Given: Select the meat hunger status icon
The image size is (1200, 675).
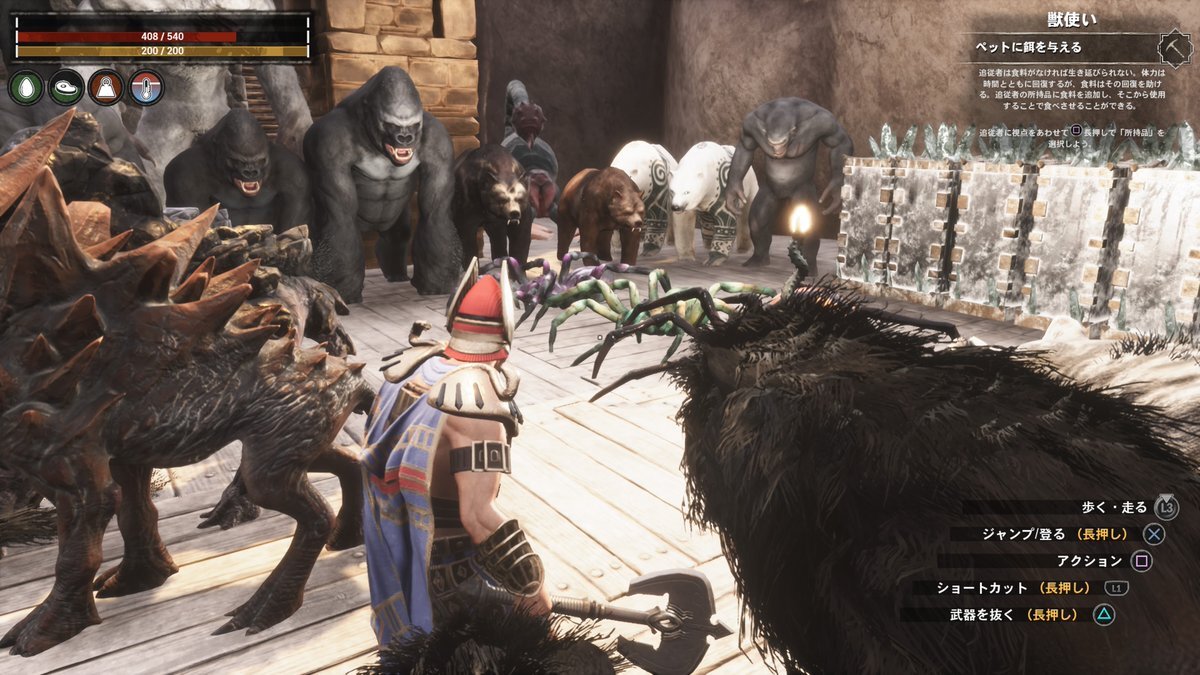Looking at the screenshot, I should tap(66, 88).
